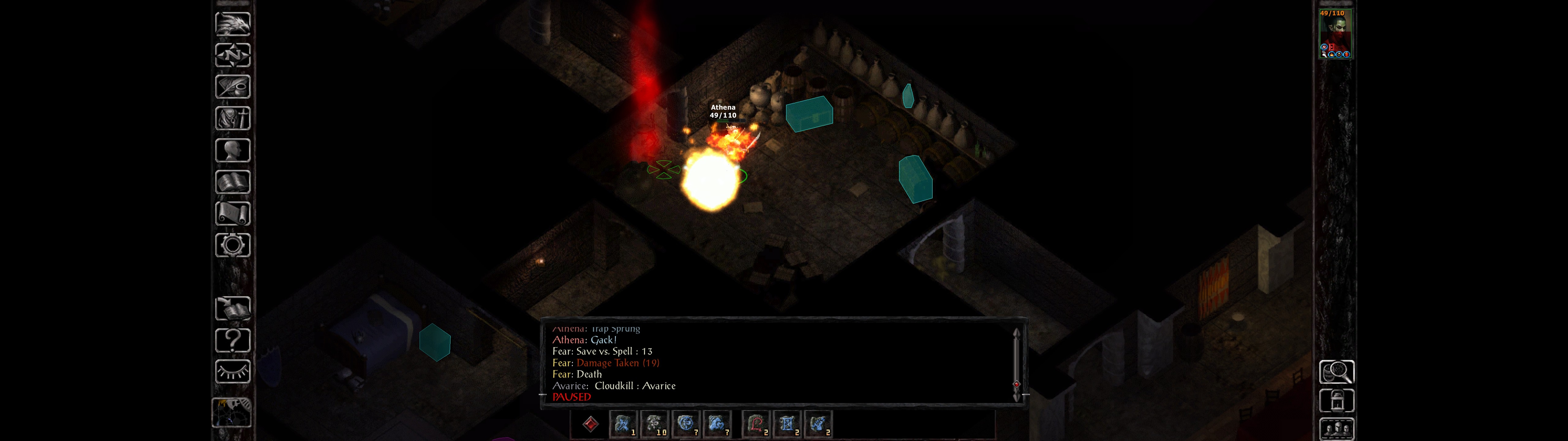This screenshot has width=1568, height=441.
Task: Open the area map compass button
Action: 232,55
